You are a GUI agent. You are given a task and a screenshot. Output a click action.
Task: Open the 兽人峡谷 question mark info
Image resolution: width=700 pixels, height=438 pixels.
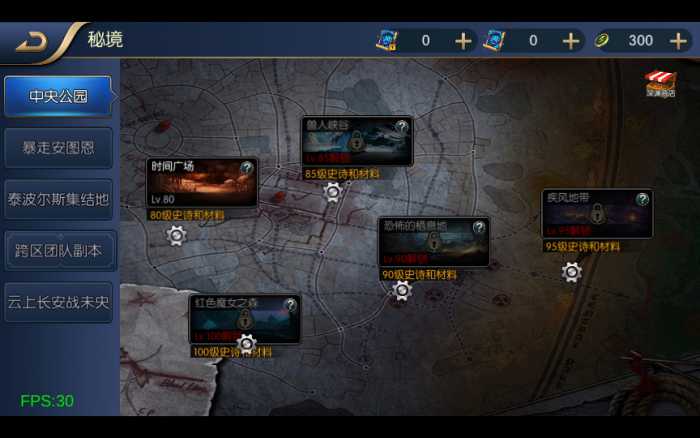402,127
